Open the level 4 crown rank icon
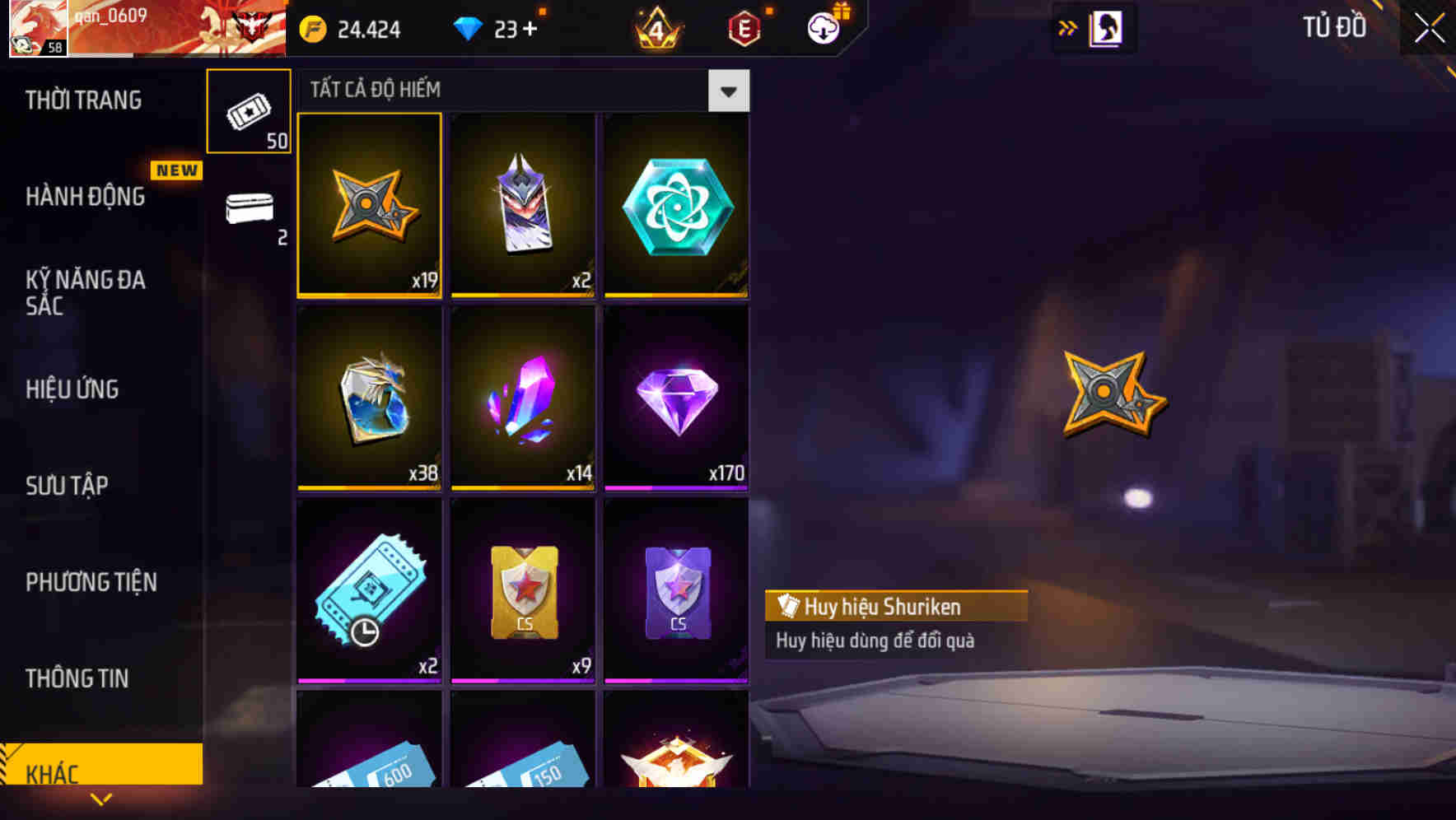Image resolution: width=1456 pixels, height=820 pixels. click(655, 27)
